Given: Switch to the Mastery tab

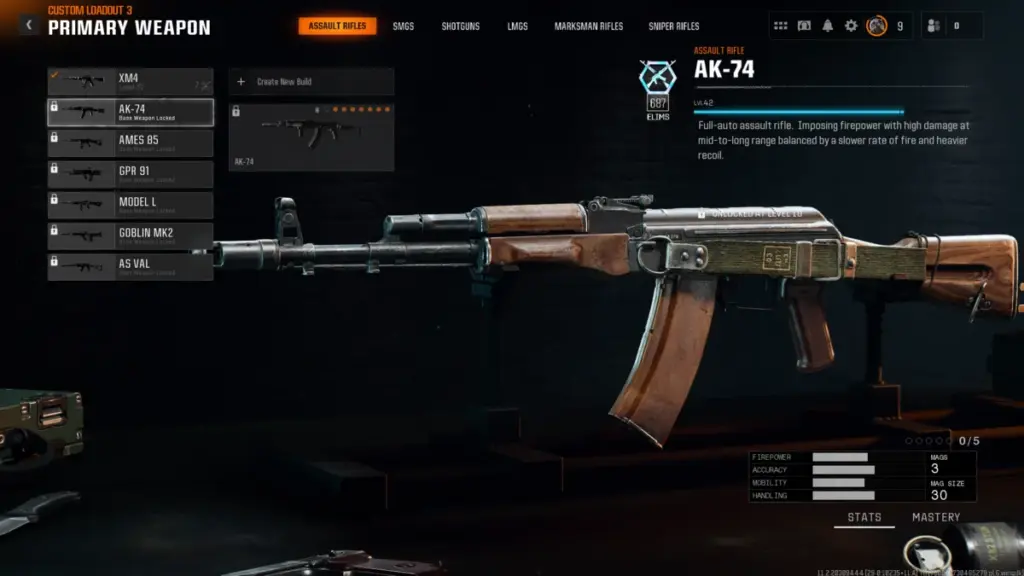Looking at the screenshot, I should tap(935, 518).
